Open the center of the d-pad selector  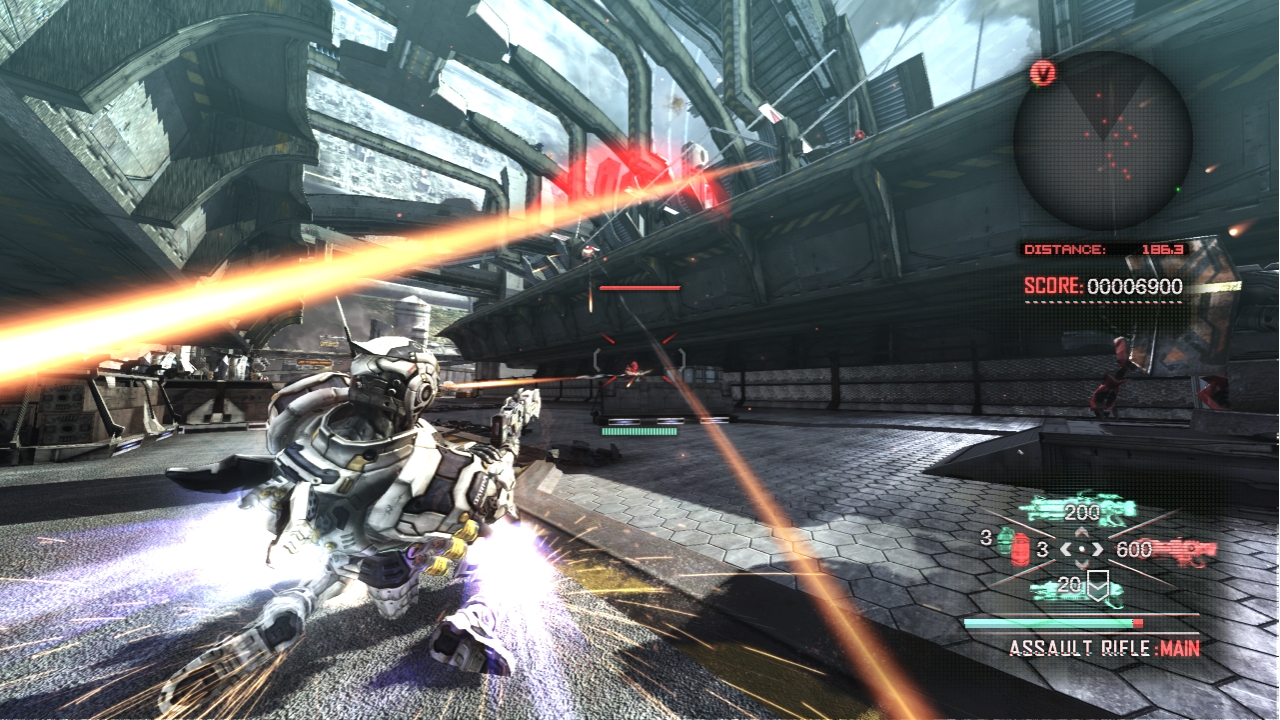click(1081, 549)
